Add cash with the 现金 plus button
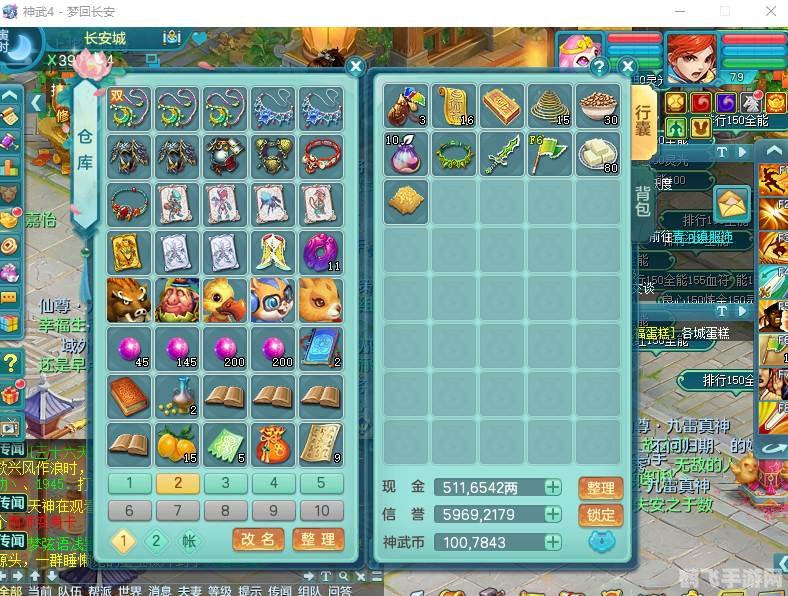 553,487
